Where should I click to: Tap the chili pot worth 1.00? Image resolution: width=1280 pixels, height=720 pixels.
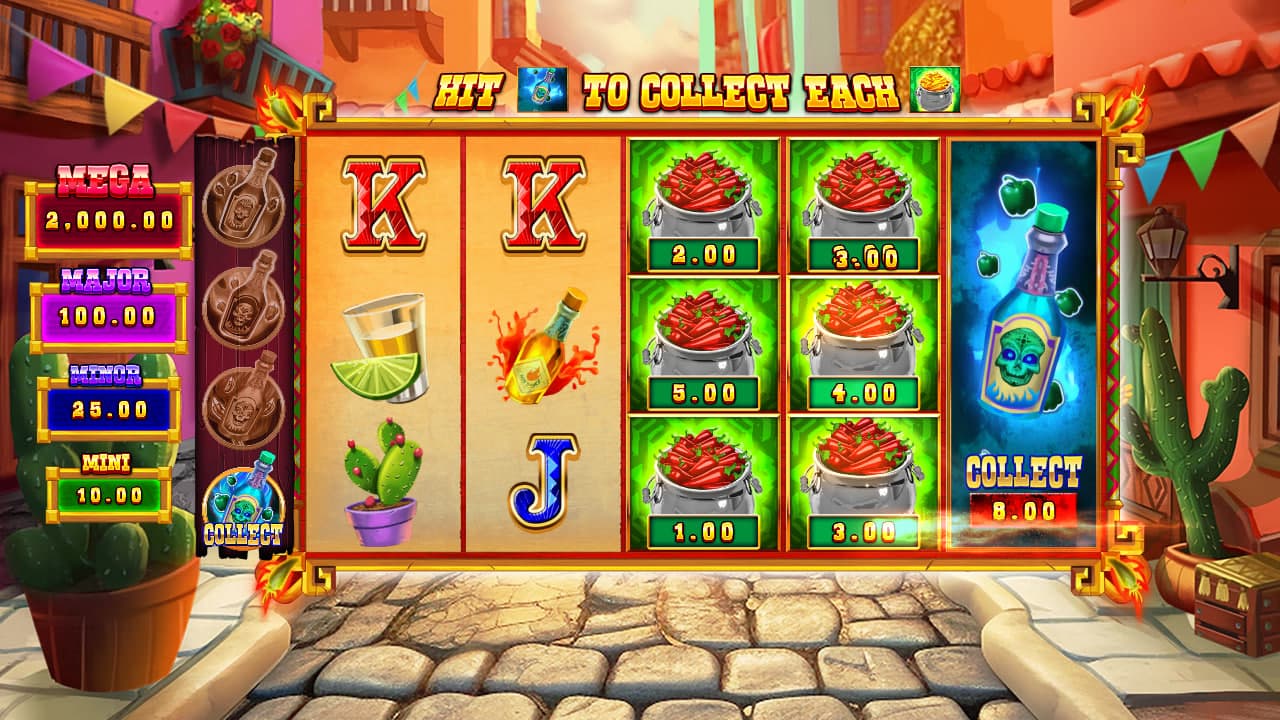pos(701,483)
